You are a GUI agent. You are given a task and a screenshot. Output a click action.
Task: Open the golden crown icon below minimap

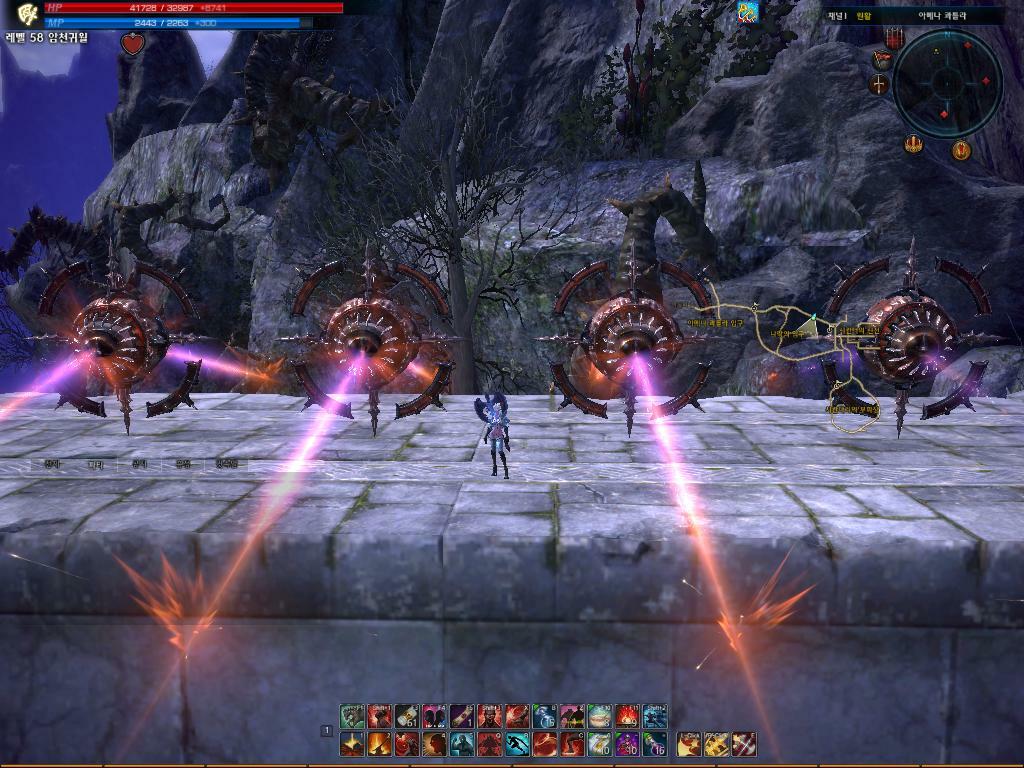(913, 145)
